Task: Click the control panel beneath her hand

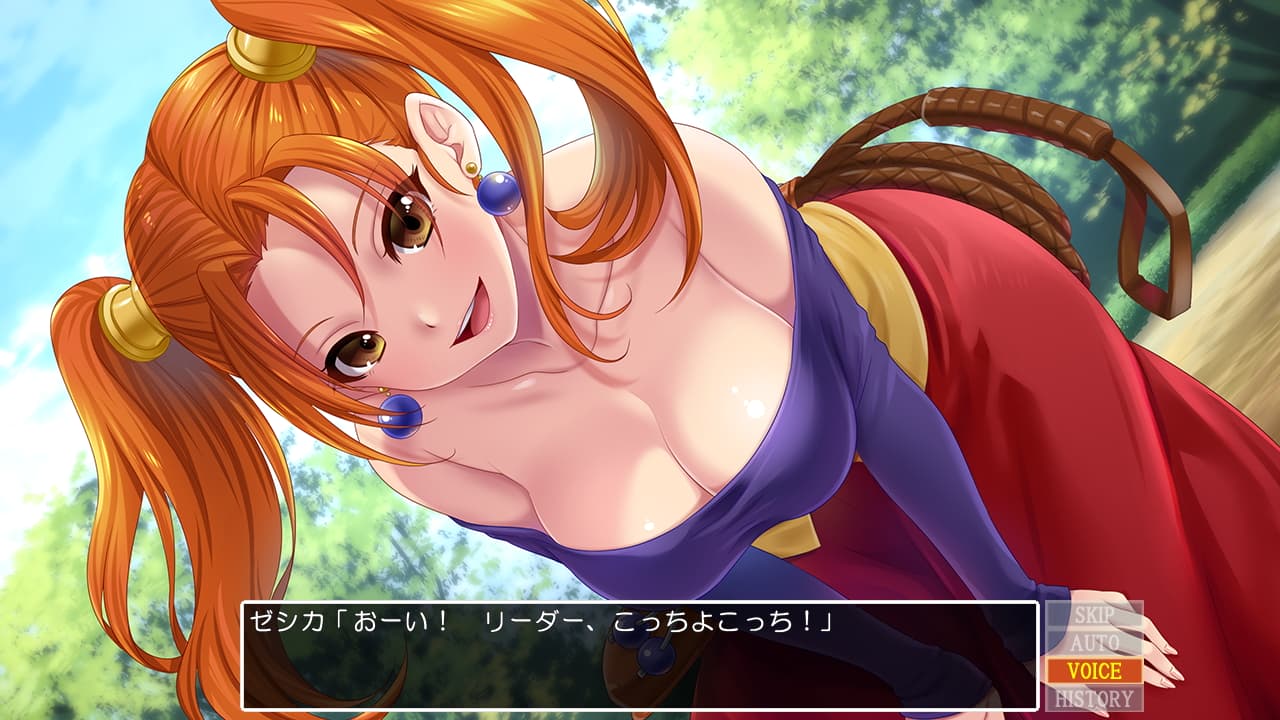Action: tap(1094, 655)
